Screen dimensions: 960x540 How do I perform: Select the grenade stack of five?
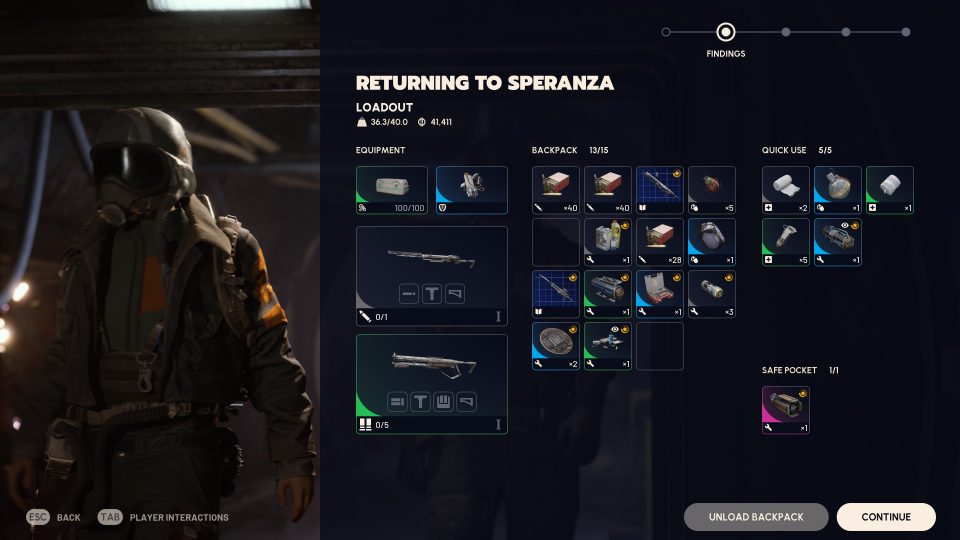(x=711, y=190)
